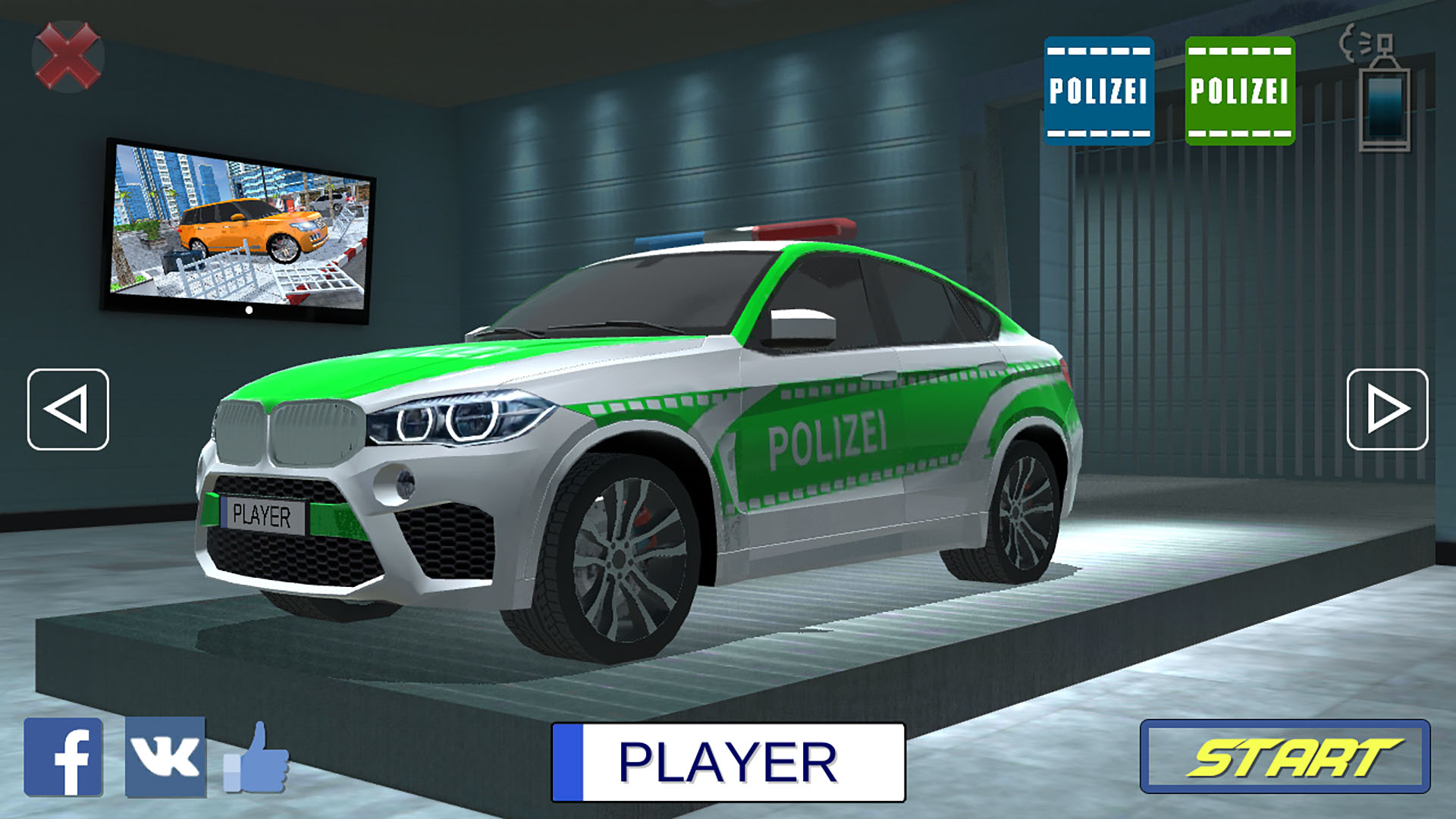Open the spray paint customization tool
Screen dimensions: 1456x819
click(1385, 91)
